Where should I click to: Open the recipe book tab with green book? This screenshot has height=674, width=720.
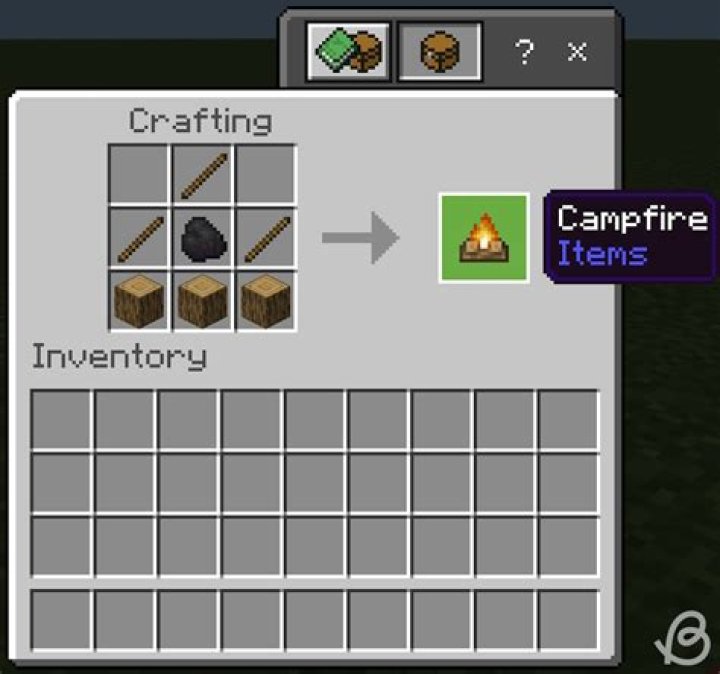[x=347, y=51]
